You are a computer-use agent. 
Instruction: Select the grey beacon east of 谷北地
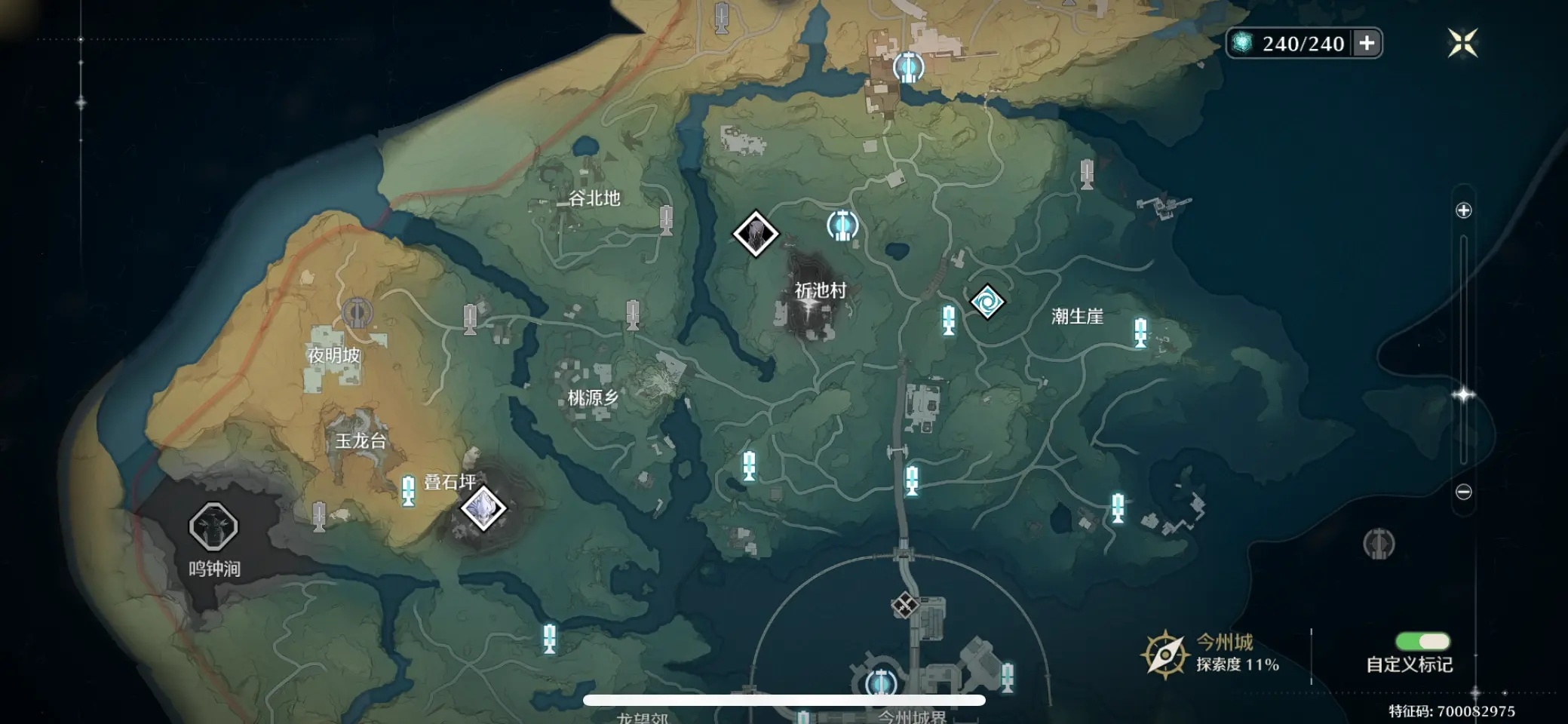[665, 220]
